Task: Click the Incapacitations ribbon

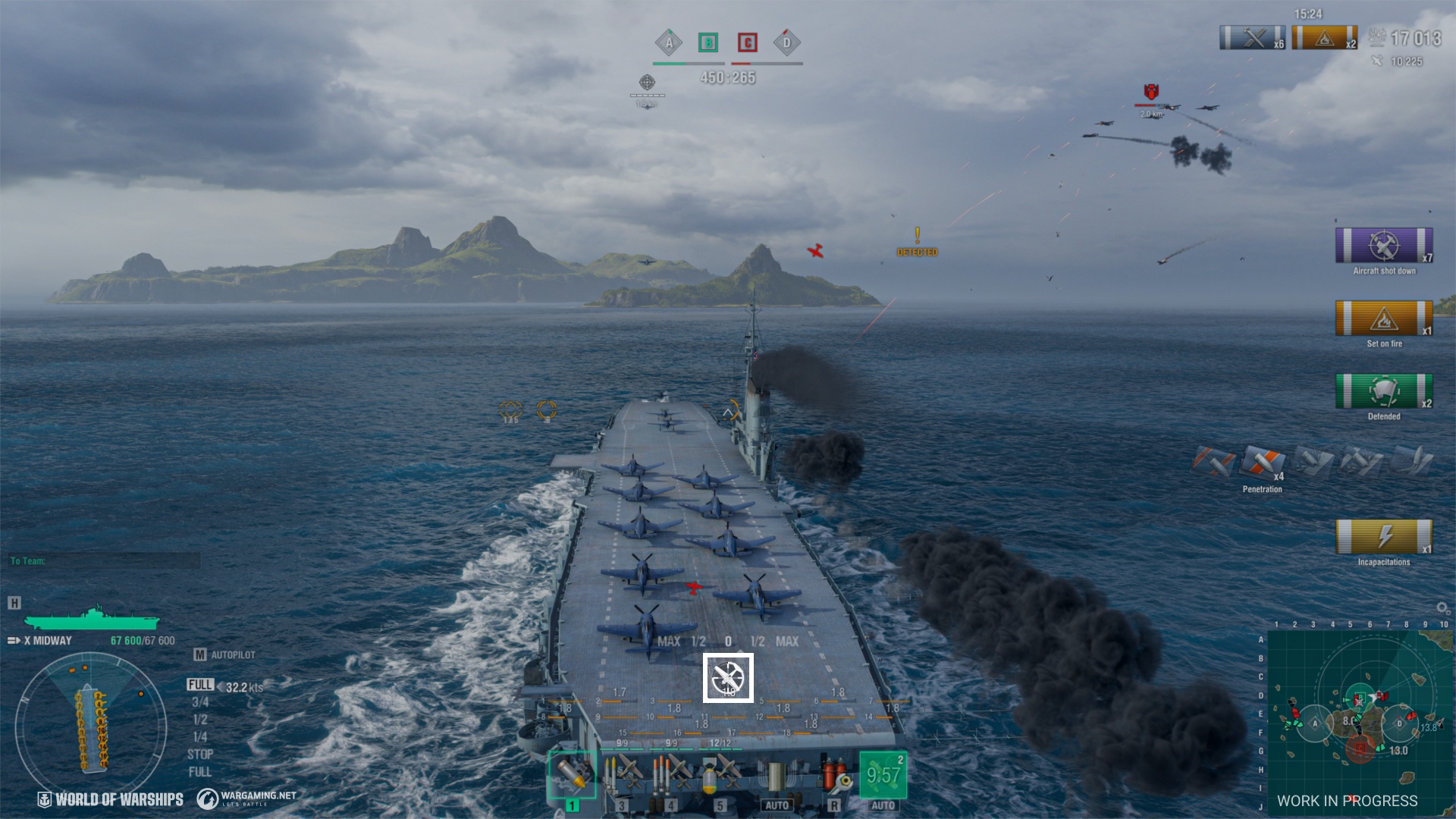Action: pos(1384,537)
